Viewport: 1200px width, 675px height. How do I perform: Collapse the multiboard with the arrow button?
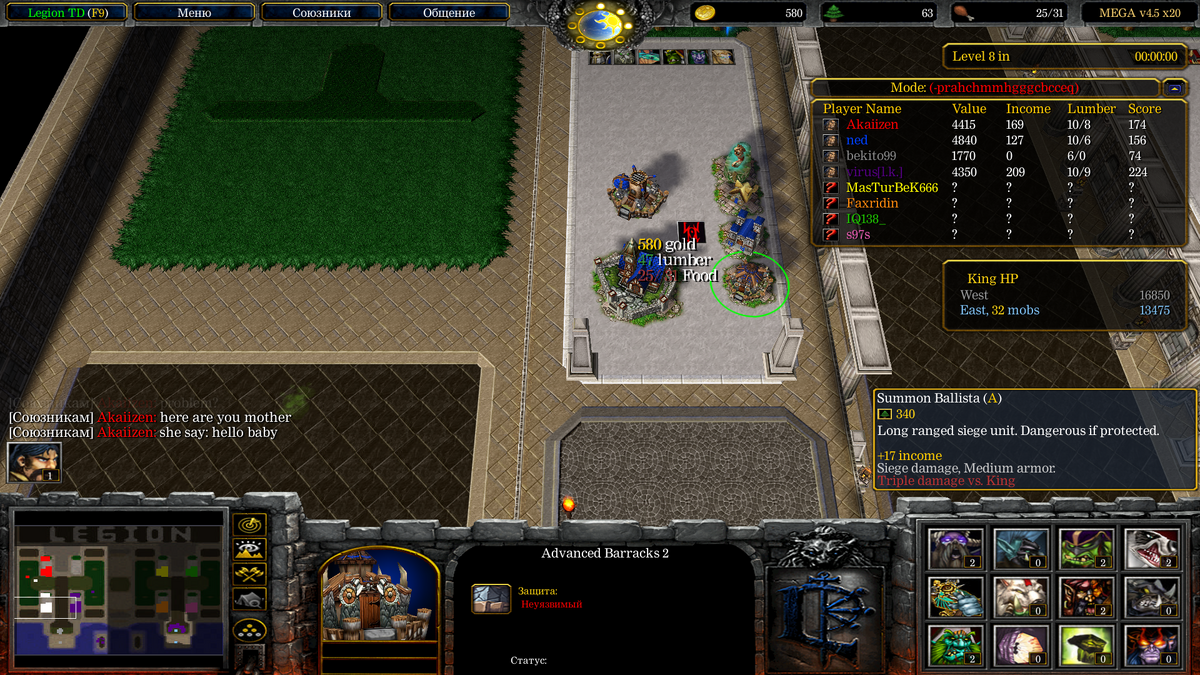[1174, 88]
